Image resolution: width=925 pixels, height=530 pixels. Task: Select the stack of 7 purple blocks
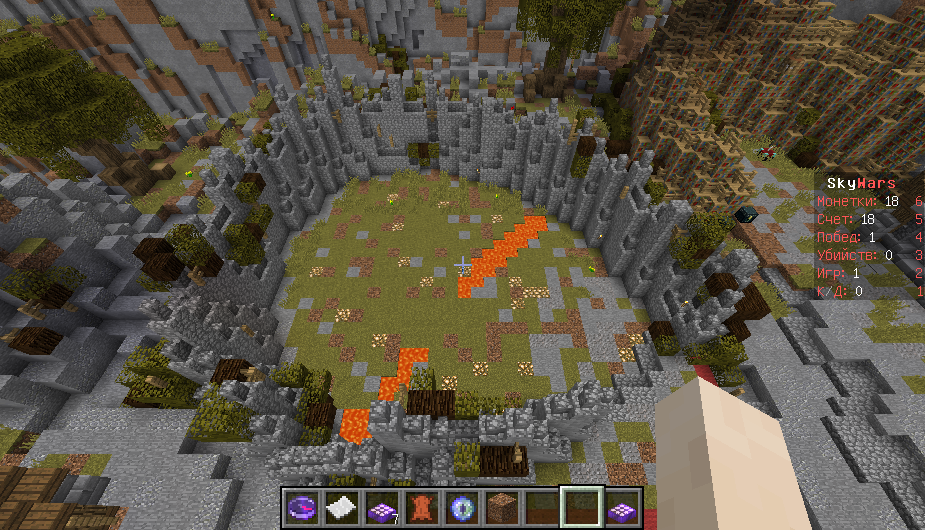(x=381, y=506)
